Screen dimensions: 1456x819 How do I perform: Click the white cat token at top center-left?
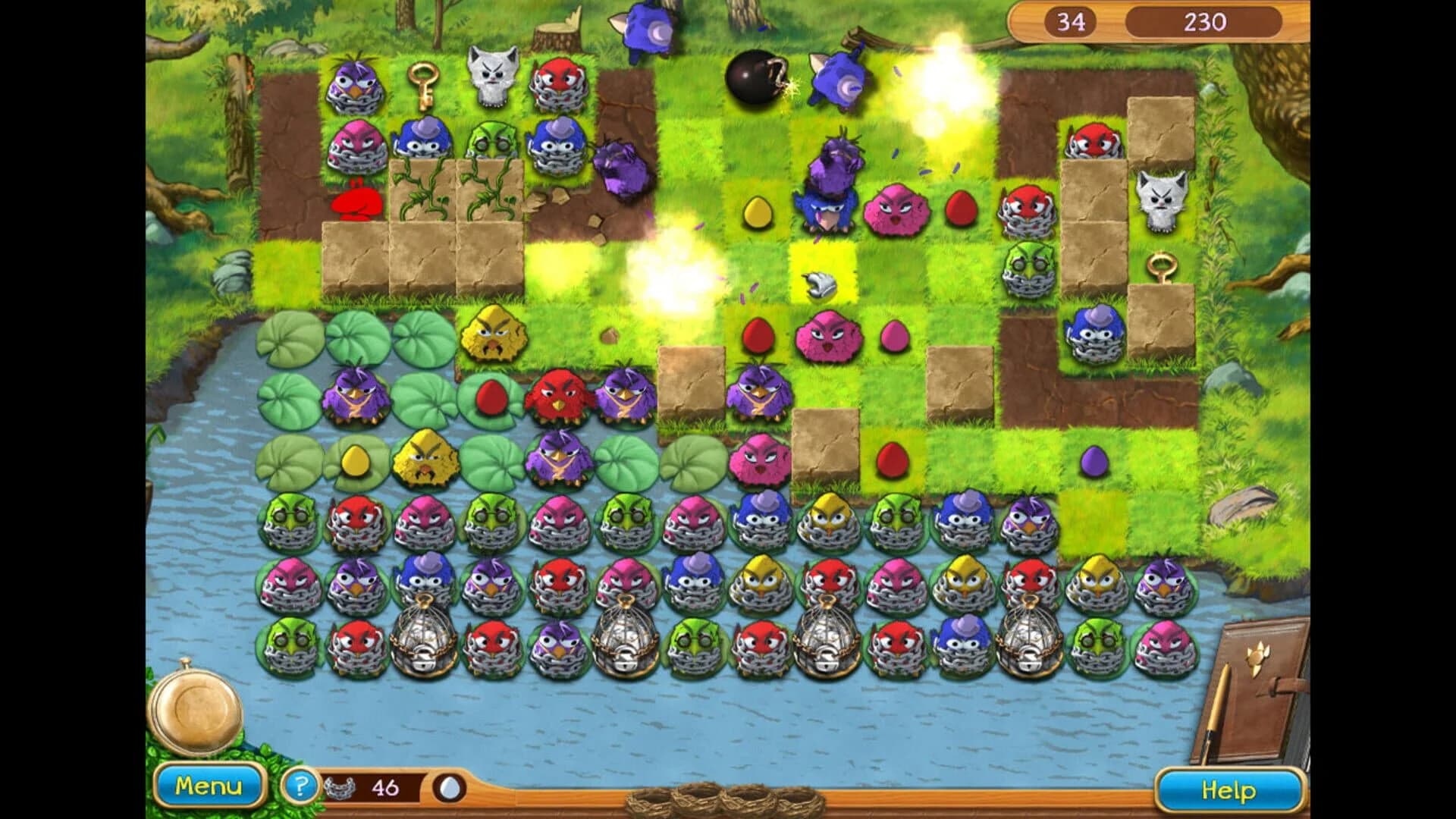pyautogui.click(x=491, y=76)
